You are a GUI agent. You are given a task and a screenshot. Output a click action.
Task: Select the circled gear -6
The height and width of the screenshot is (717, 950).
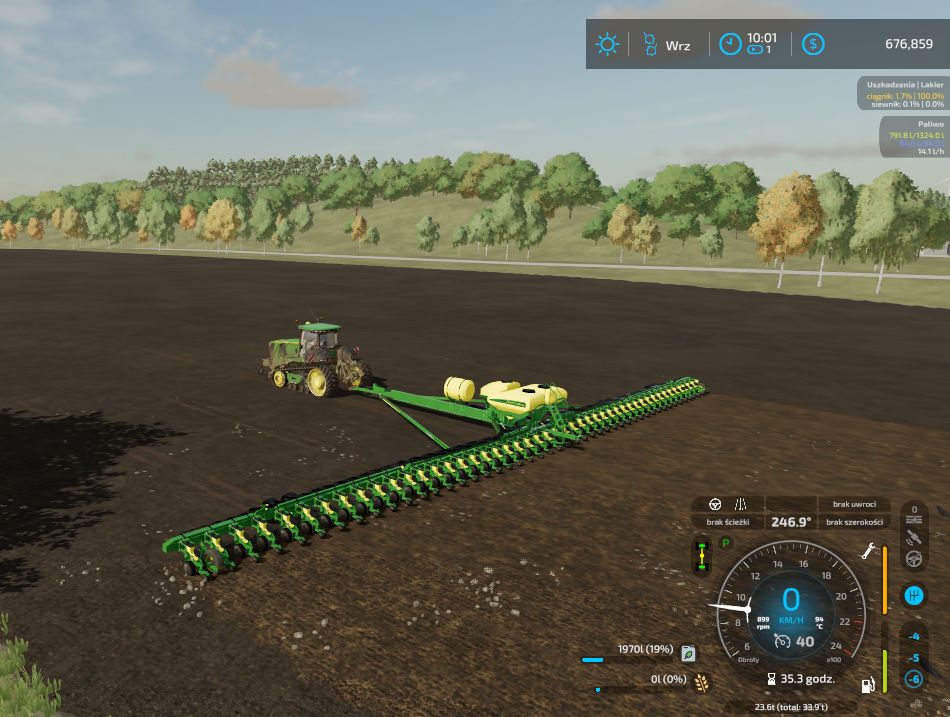pyautogui.click(x=913, y=679)
